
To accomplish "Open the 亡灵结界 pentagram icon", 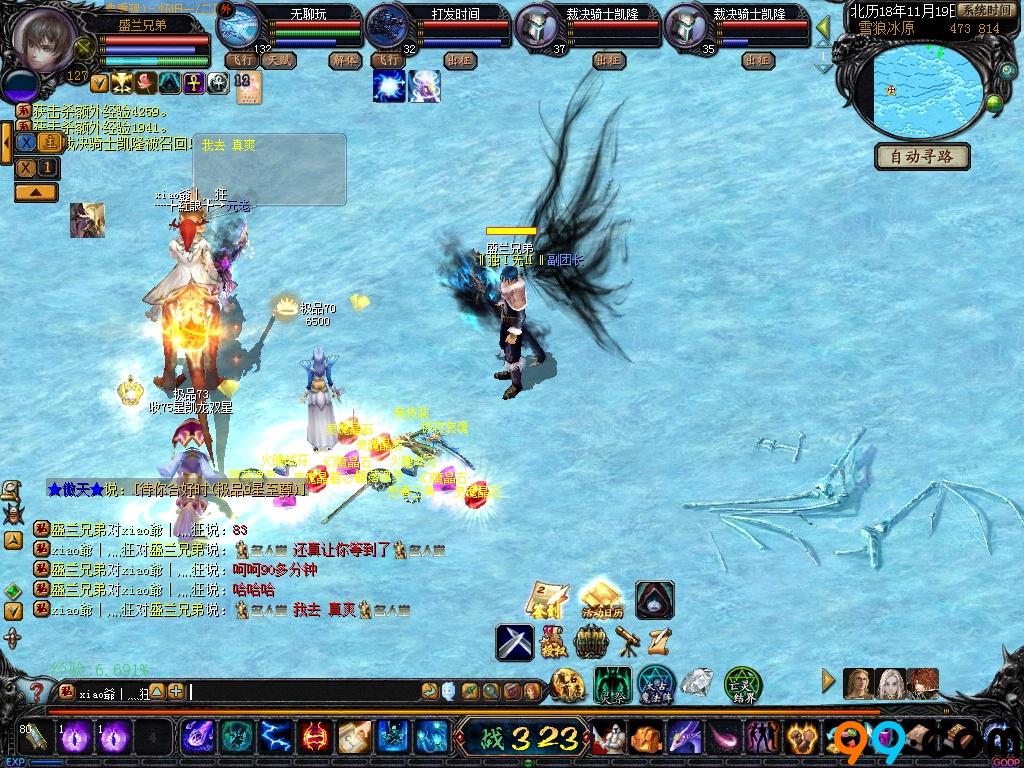I will [x=743, y=684].
